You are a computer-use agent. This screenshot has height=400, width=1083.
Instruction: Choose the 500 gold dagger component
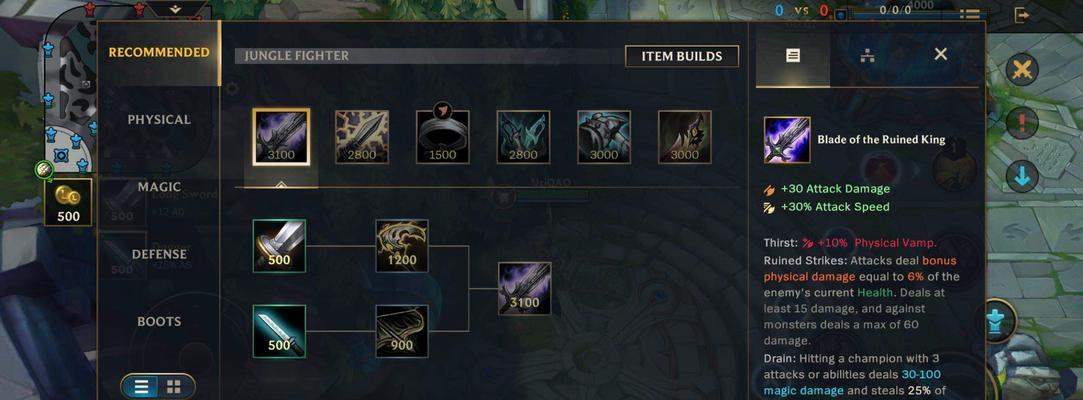(x=279, y=331)
